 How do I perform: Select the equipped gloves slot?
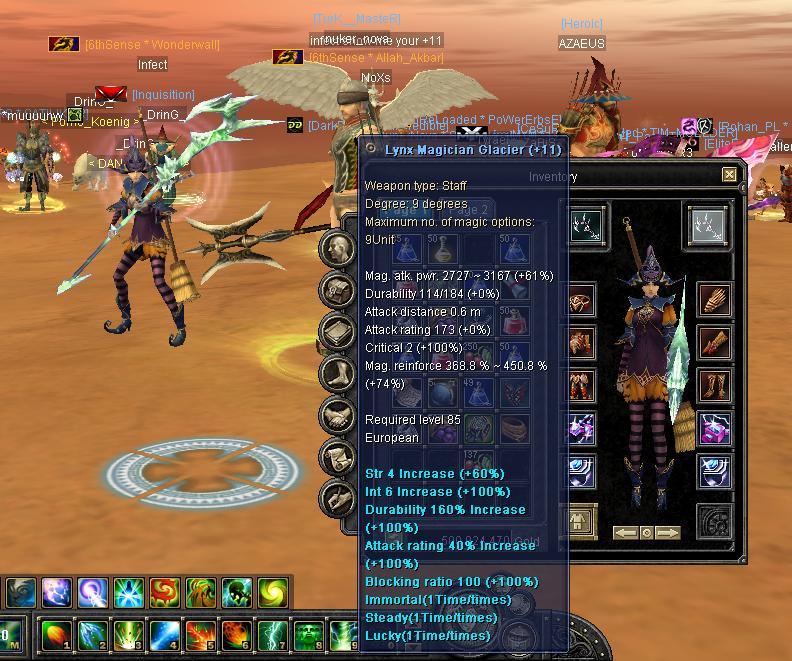coord(714,299)
